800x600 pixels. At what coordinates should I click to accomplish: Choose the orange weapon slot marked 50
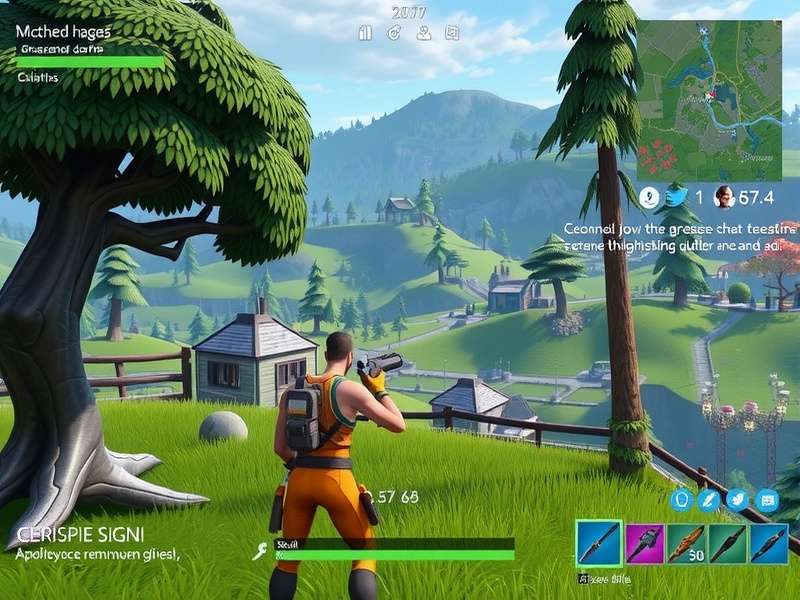pos(686,545)
